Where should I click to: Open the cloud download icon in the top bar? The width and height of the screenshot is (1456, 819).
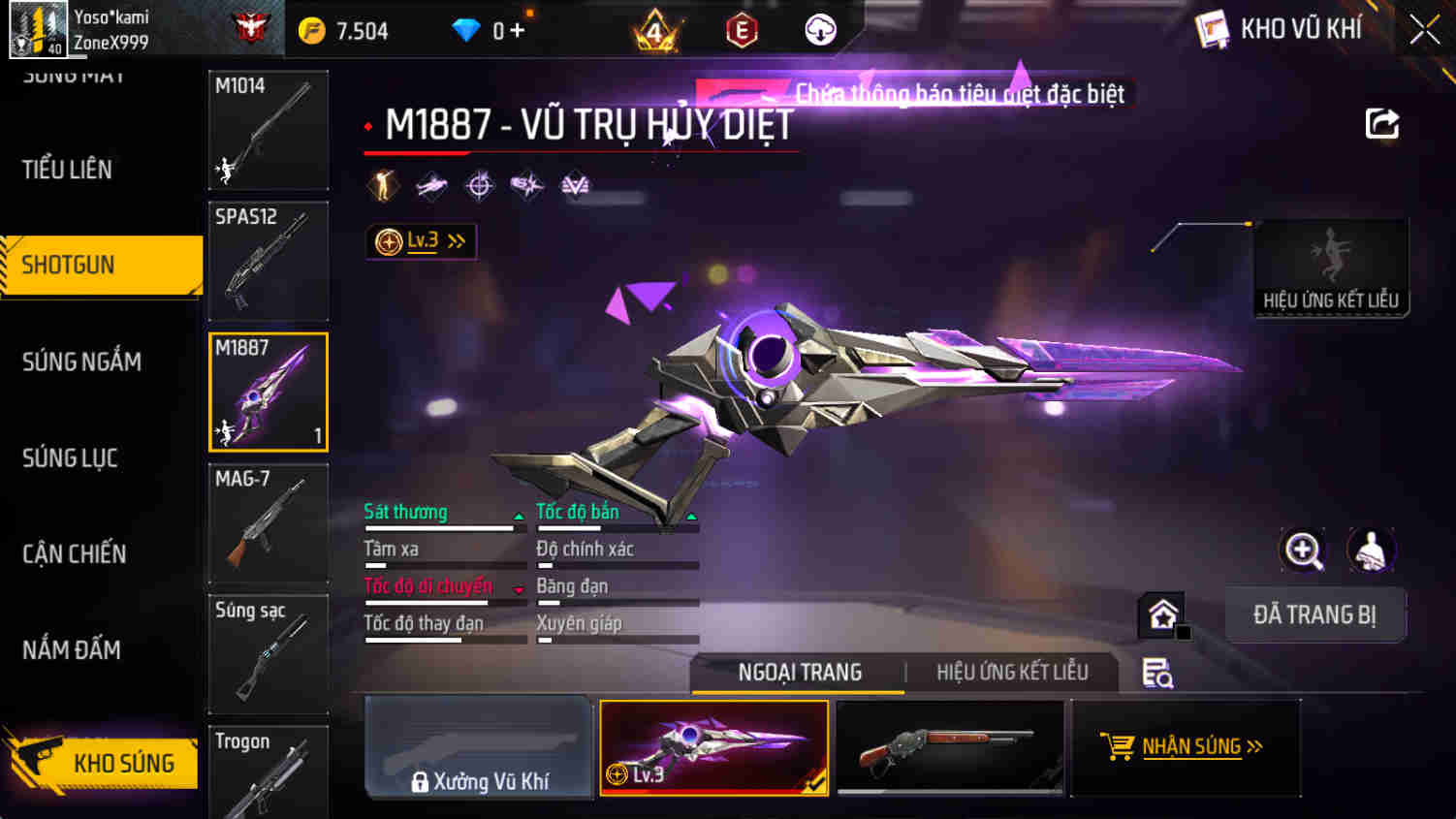pyautogui.click(x=819, y=29)
